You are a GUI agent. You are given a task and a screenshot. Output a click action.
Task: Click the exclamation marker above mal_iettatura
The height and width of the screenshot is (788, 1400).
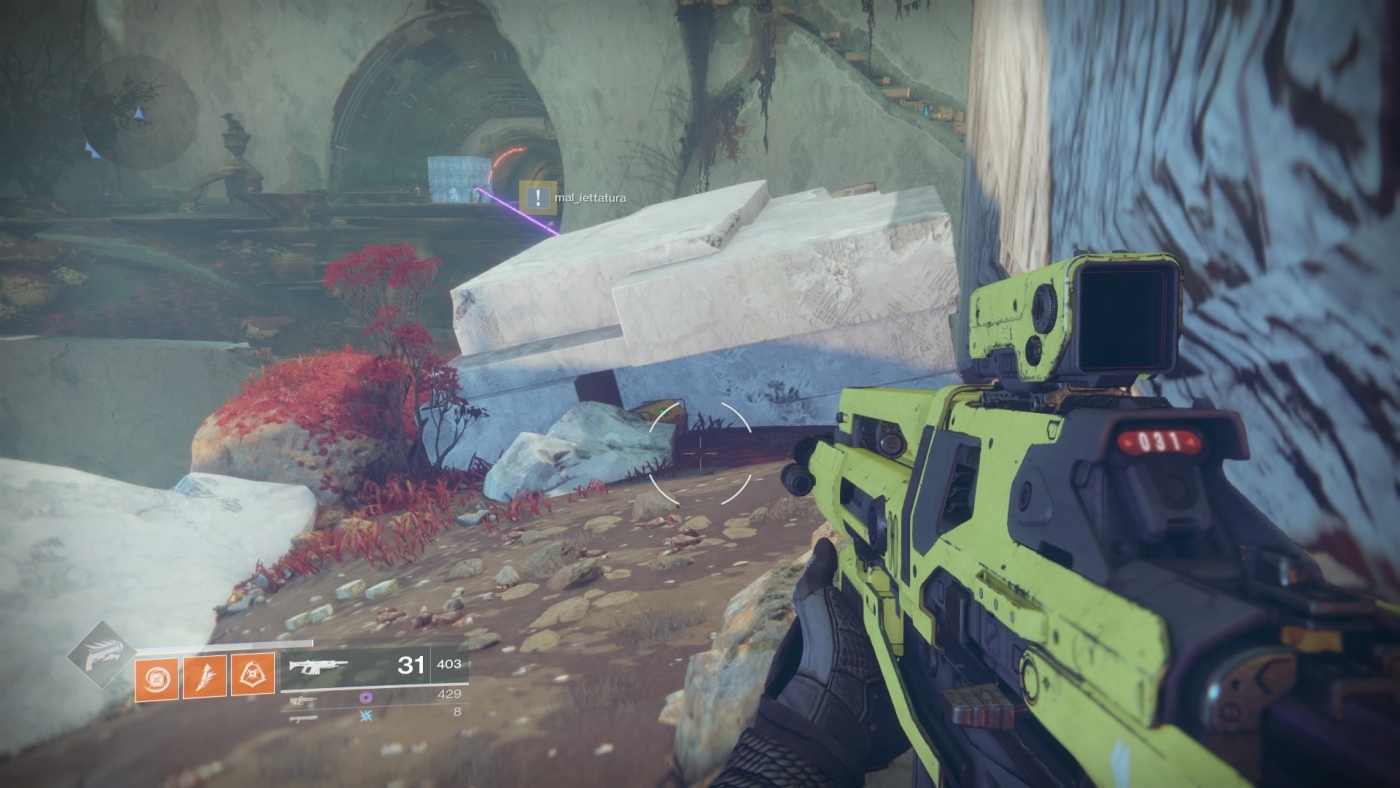[537, 197]
